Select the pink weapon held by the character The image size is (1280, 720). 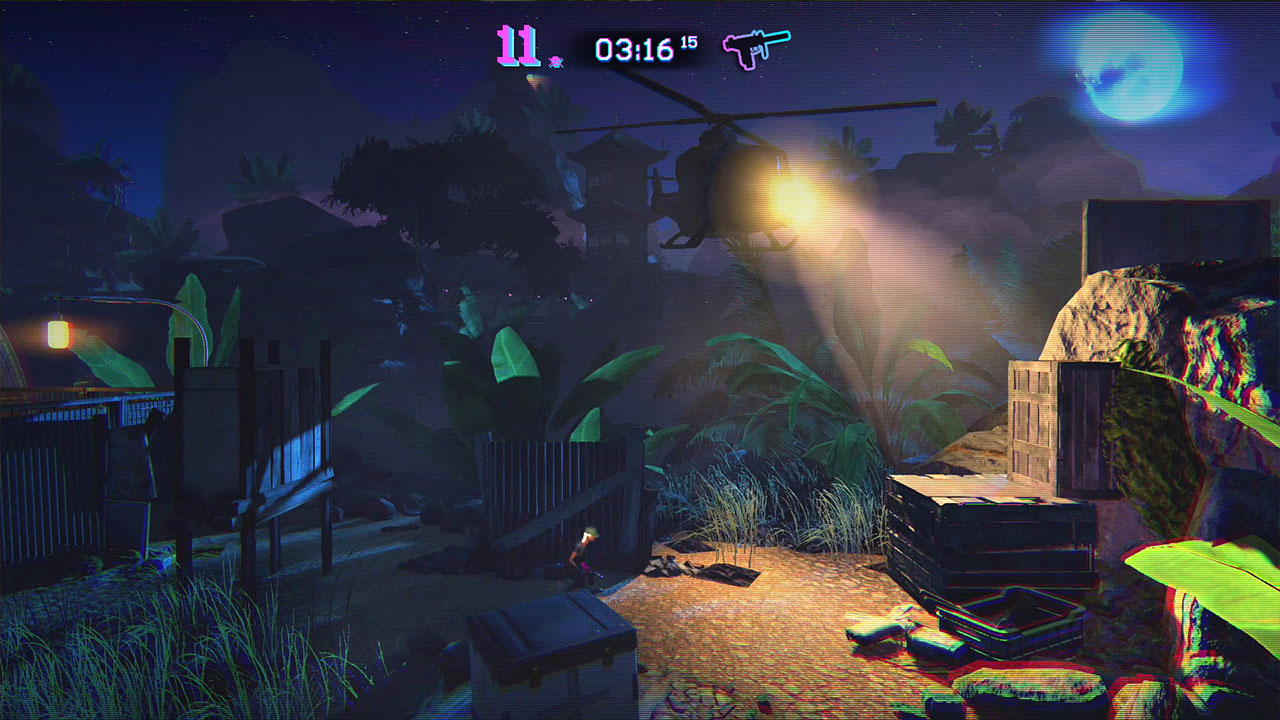[584, 566]
